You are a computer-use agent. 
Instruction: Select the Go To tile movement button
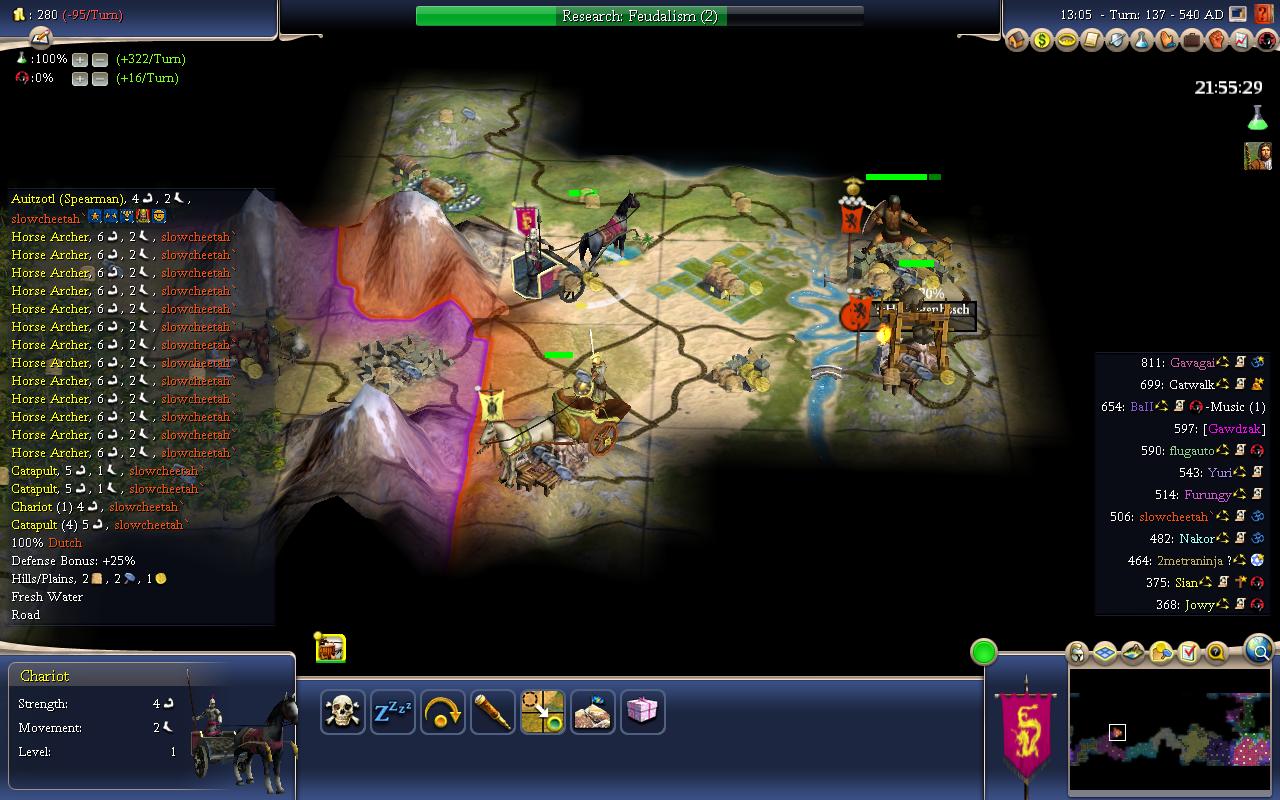542,712
